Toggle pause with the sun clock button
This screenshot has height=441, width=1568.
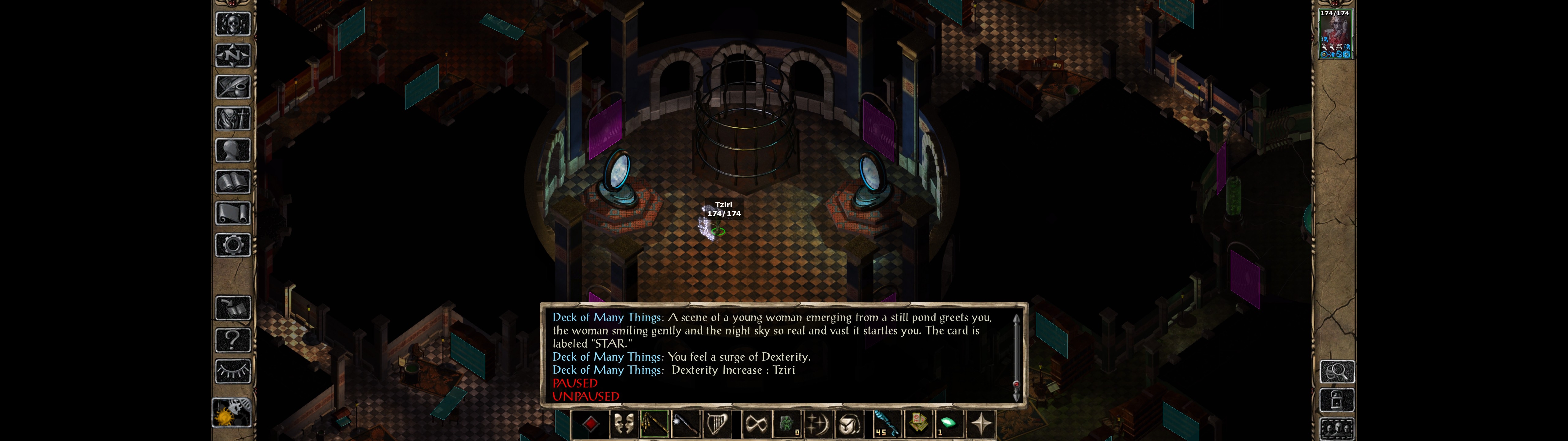pyautogui.click(x=232, y=413)
